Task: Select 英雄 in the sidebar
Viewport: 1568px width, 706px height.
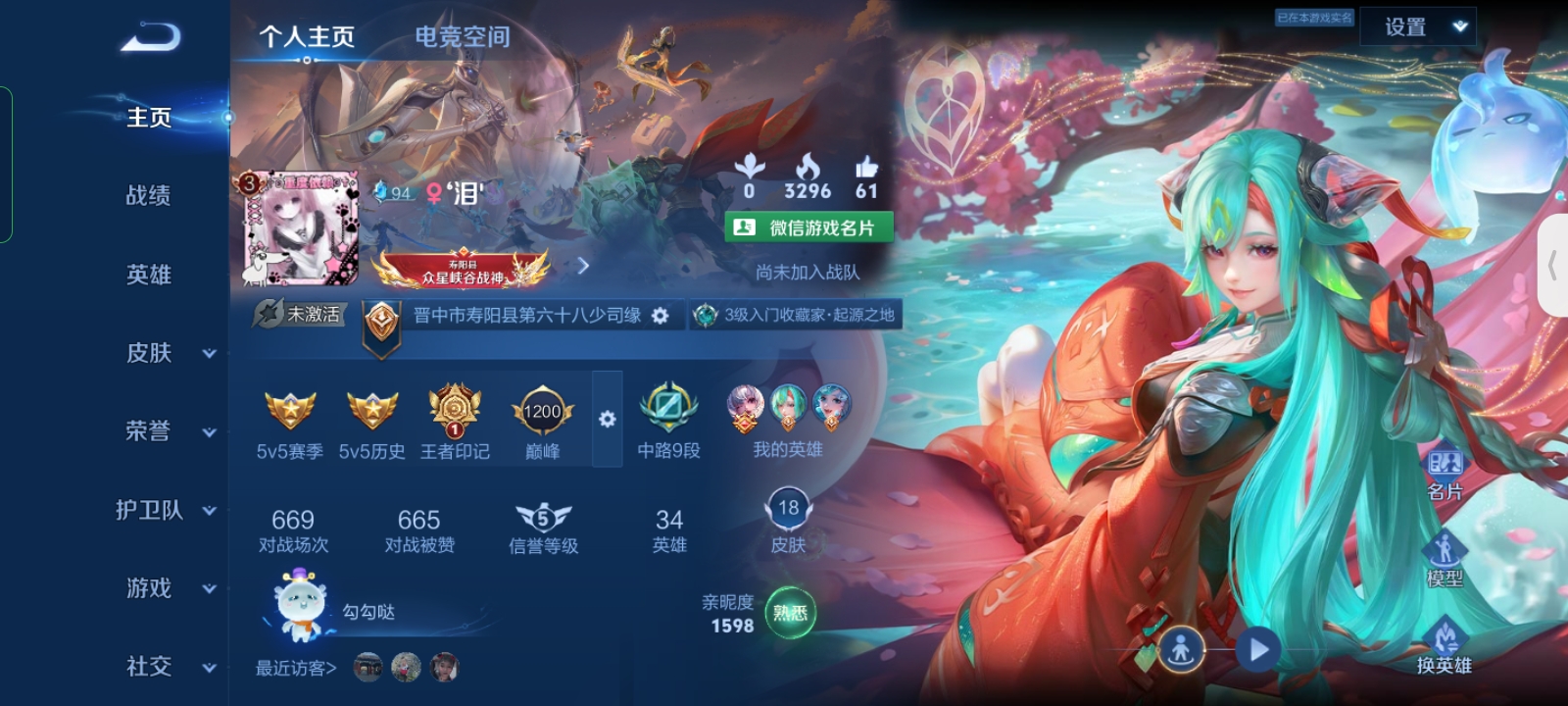Action: (149, 275)
